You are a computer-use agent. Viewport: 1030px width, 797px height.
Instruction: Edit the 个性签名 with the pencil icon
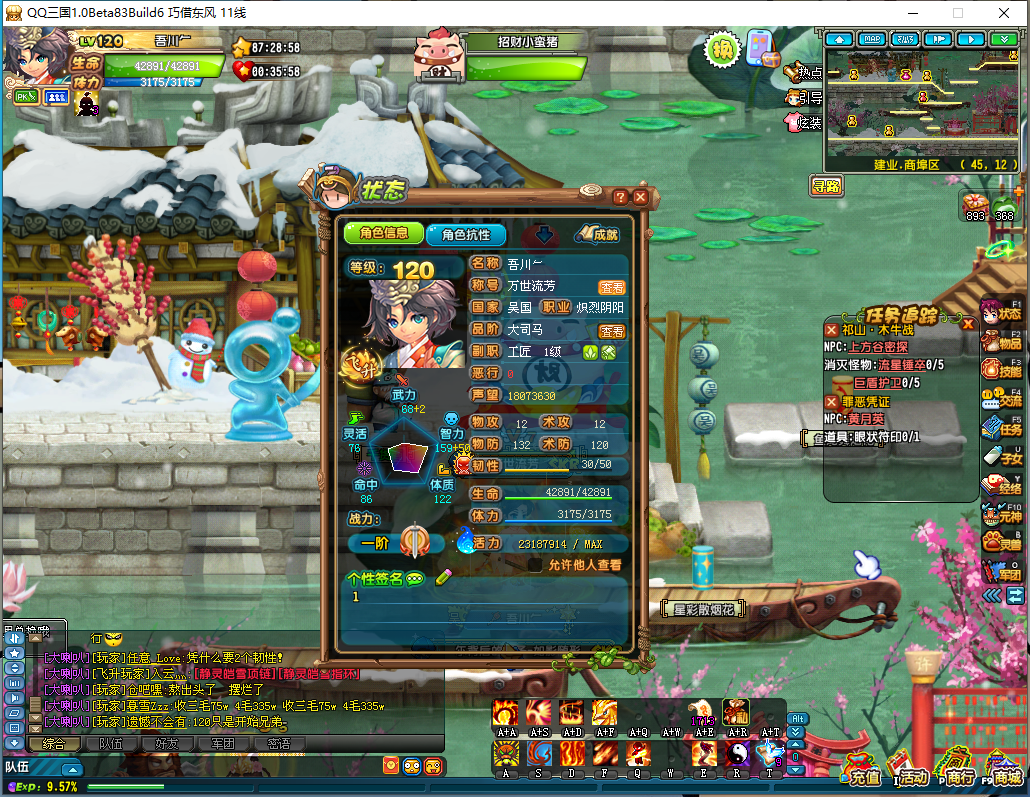(444, 577)
